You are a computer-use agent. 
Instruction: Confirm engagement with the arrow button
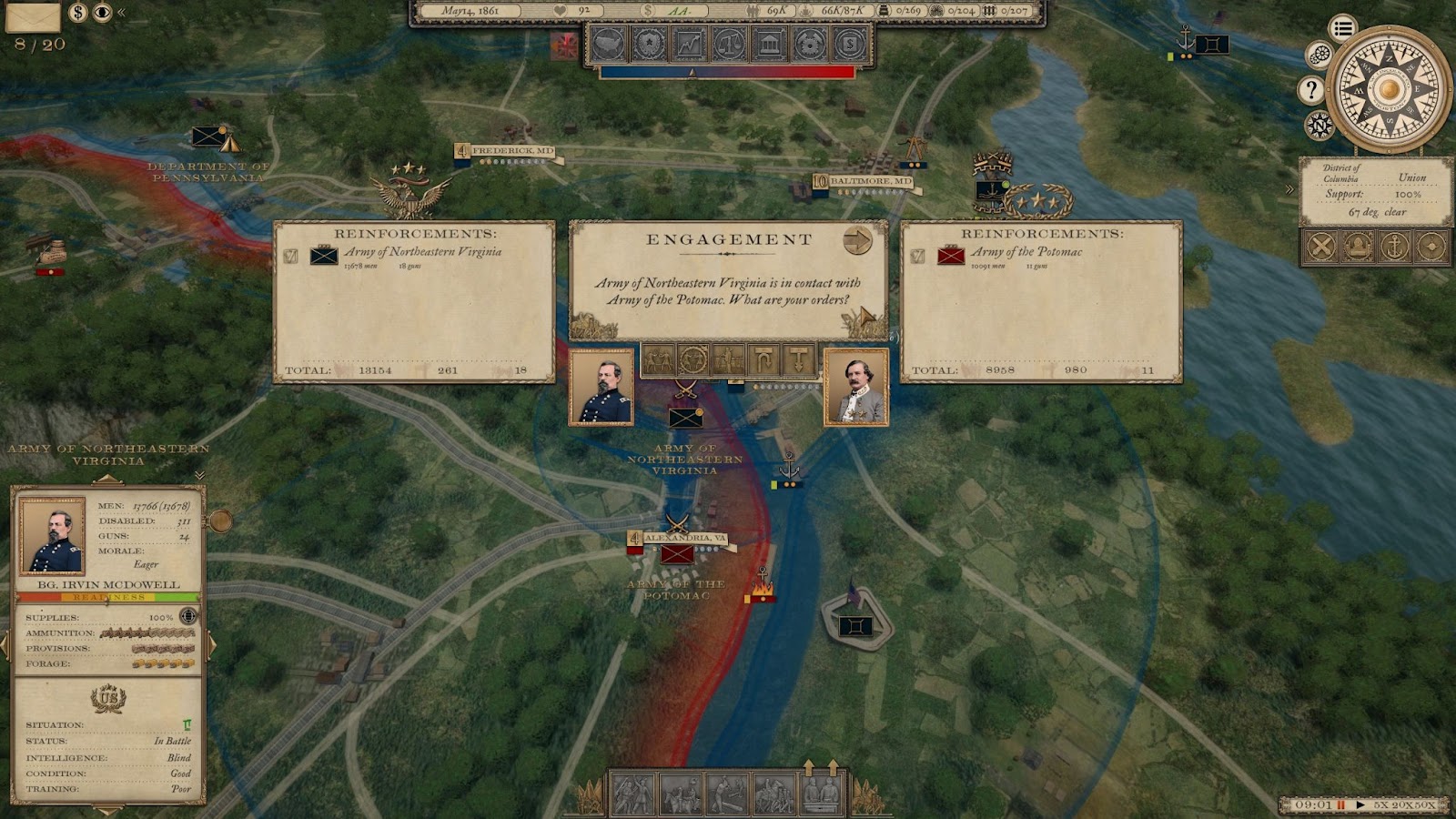[857, 241]
